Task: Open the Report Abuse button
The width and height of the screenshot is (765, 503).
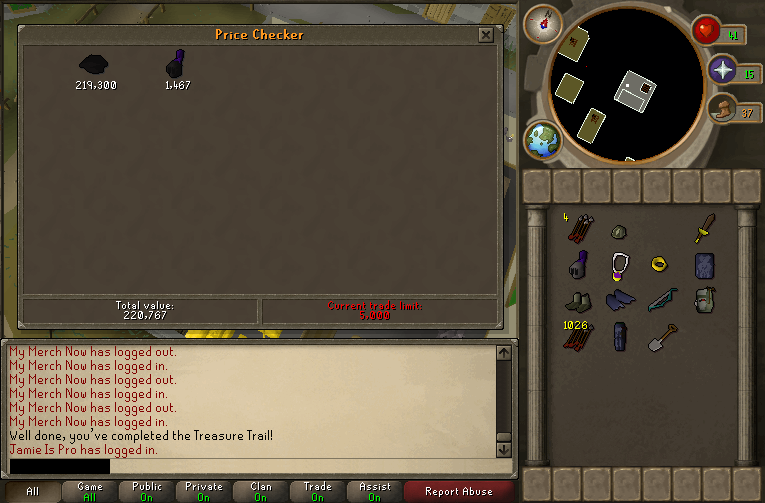Action: (x=459, y=491)
